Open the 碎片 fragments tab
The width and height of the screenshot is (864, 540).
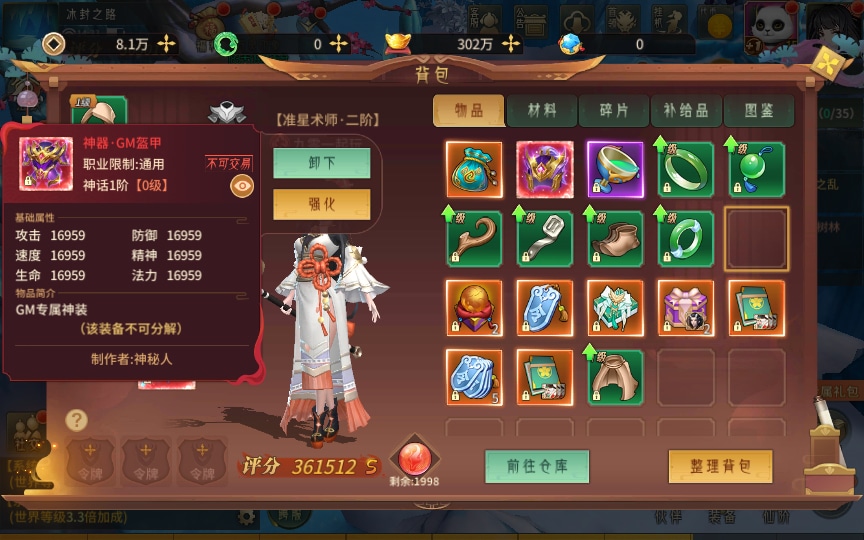point(614,111)
